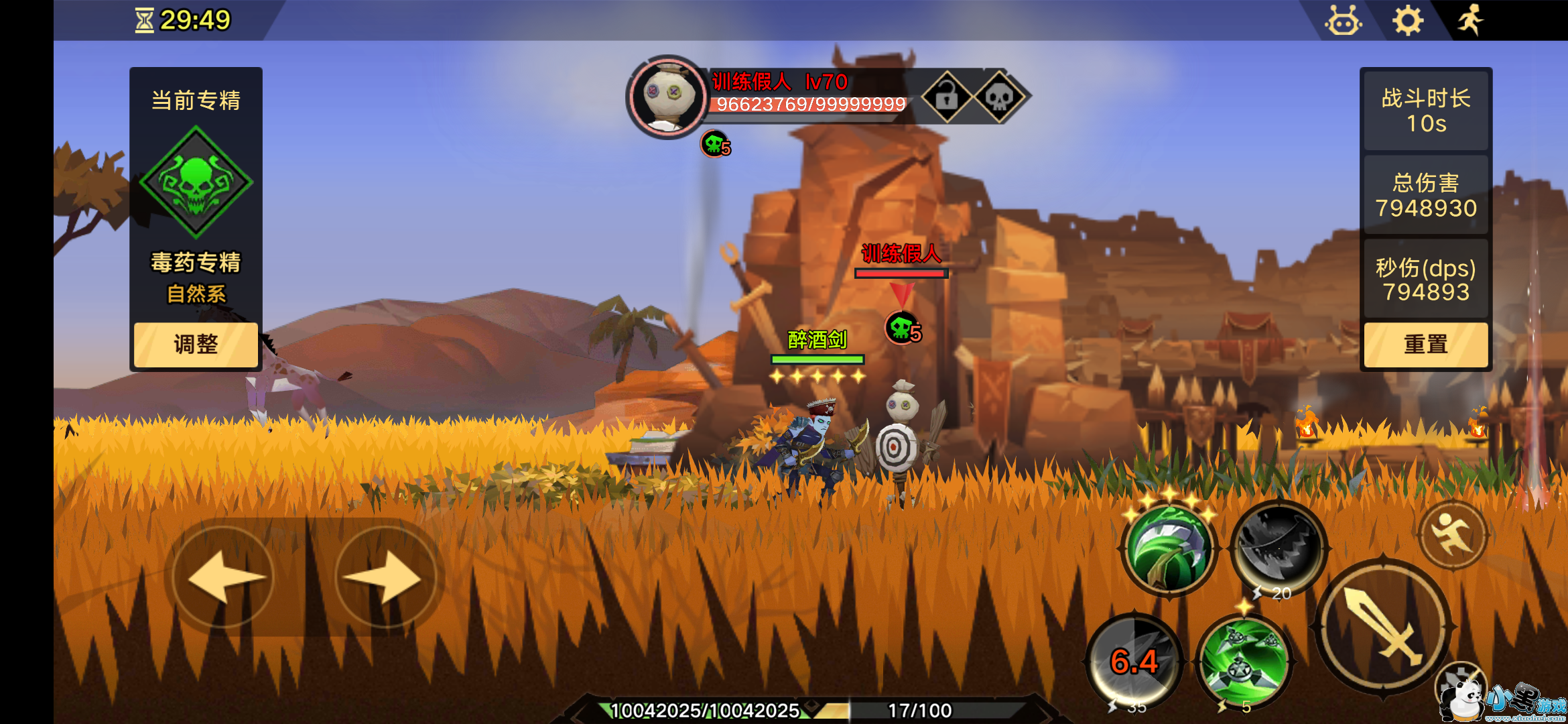Tap the 调整 adjust button
Screen dimensions: 1568x724
196,345
